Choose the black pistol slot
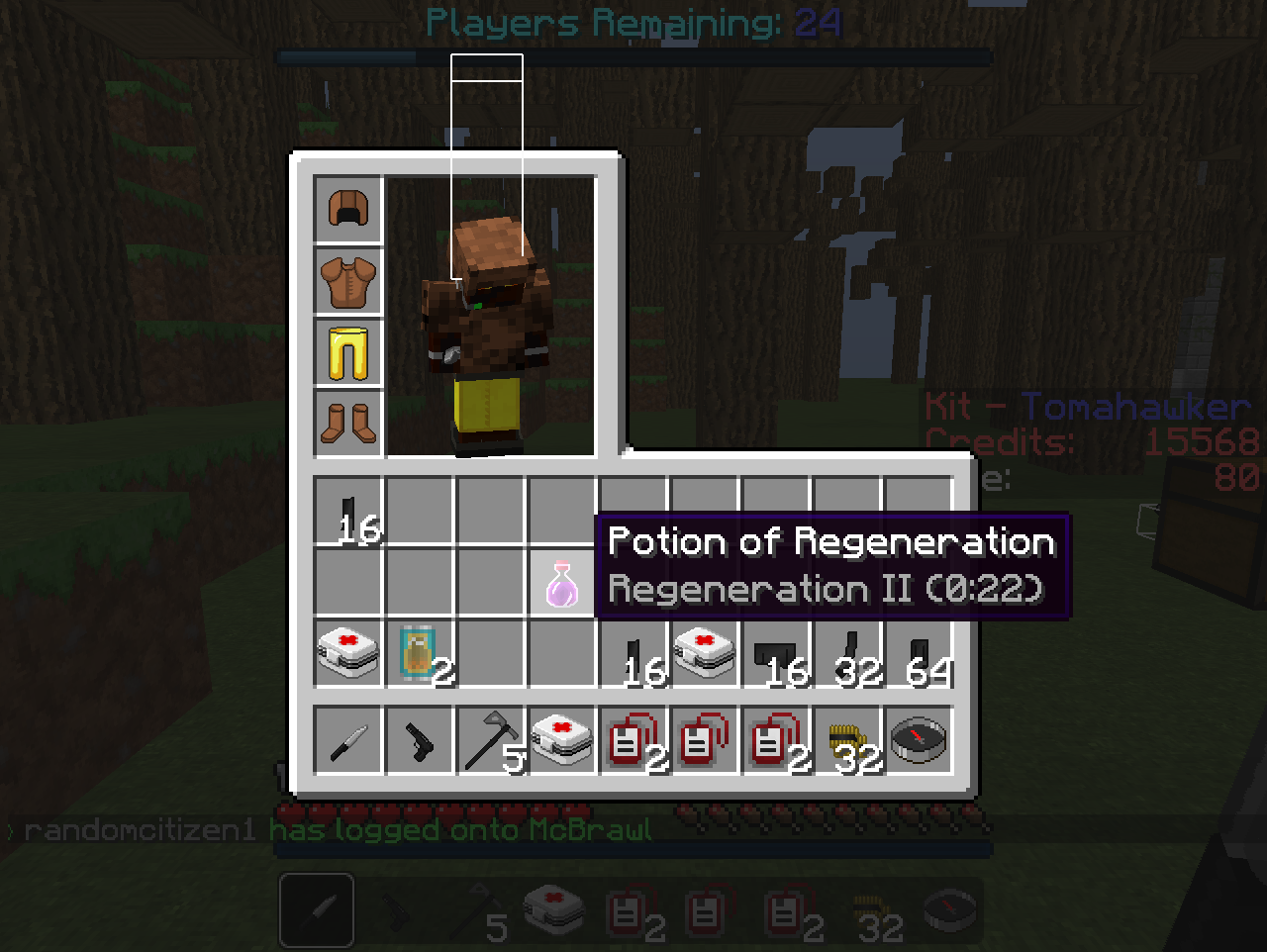Screen dimensions: 1267x952 (x=420, y=741)
